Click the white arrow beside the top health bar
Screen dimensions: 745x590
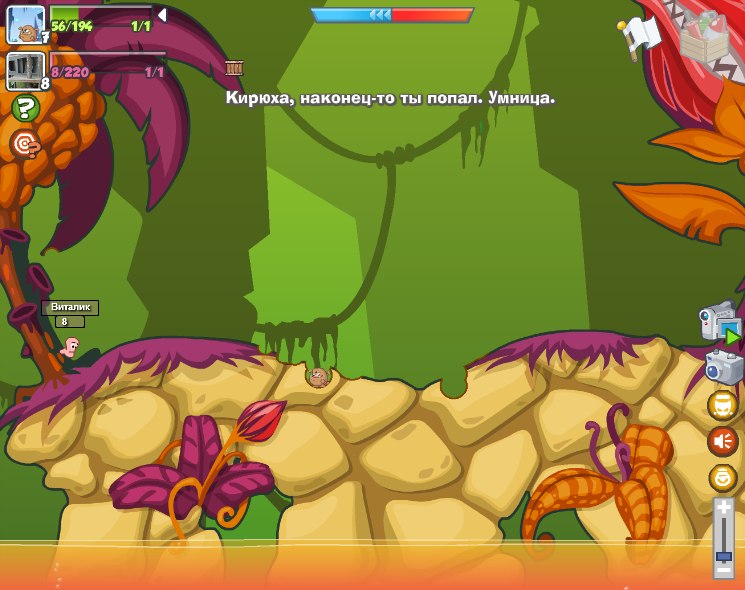click(x=162, y=15)
